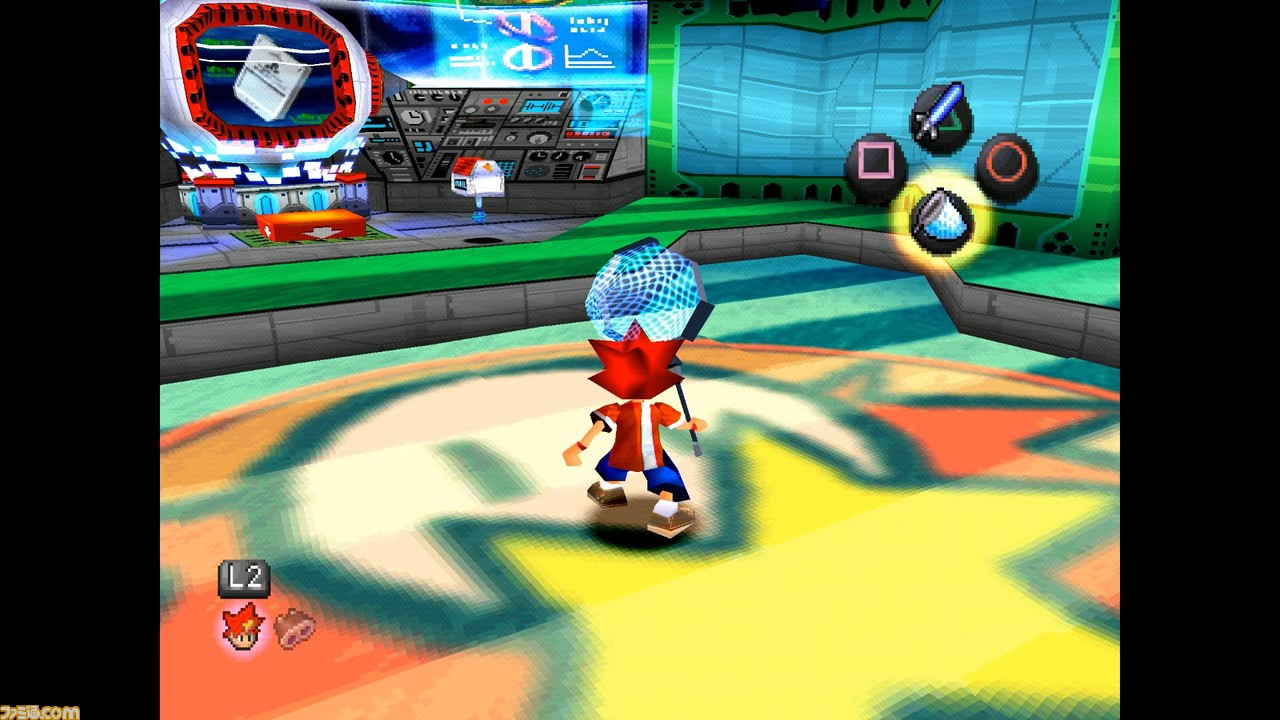Switch to the brown monkey radar icon
This screenshot has height=720, width=1280.
point(295,627)
